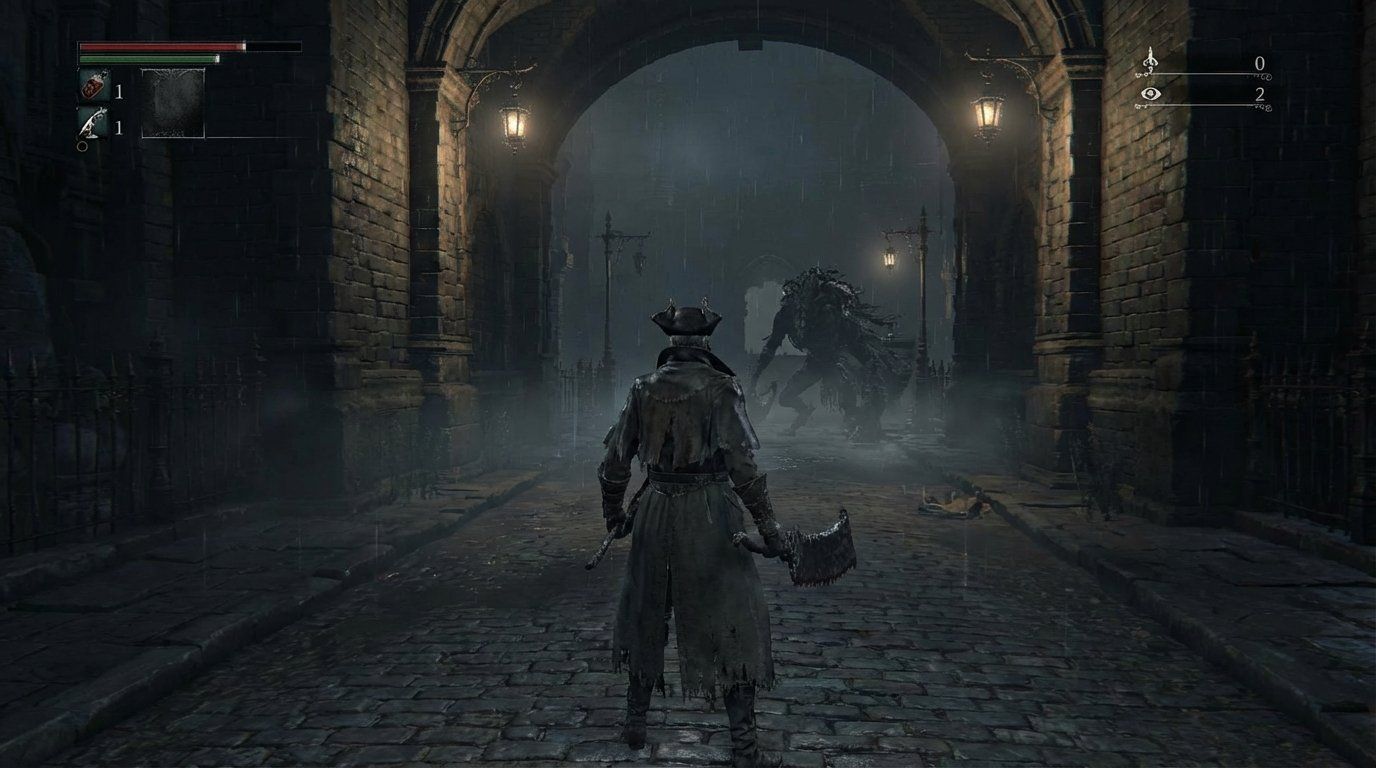Screen dimensions: 1376x768
Task: Click the Blood Vial quantity number 1
Action: point(119,91)
